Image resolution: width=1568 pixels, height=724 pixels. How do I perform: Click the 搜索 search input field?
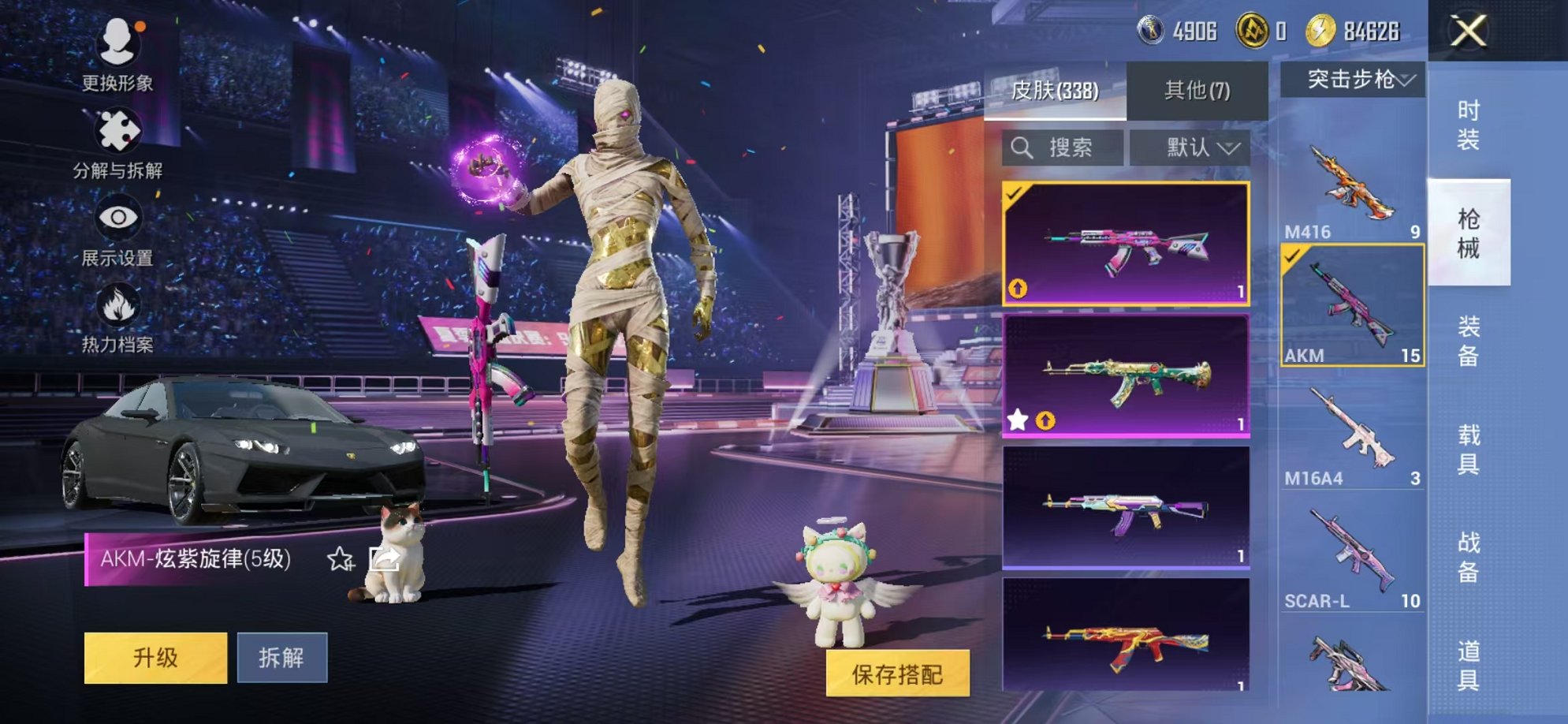(1064, 145)
